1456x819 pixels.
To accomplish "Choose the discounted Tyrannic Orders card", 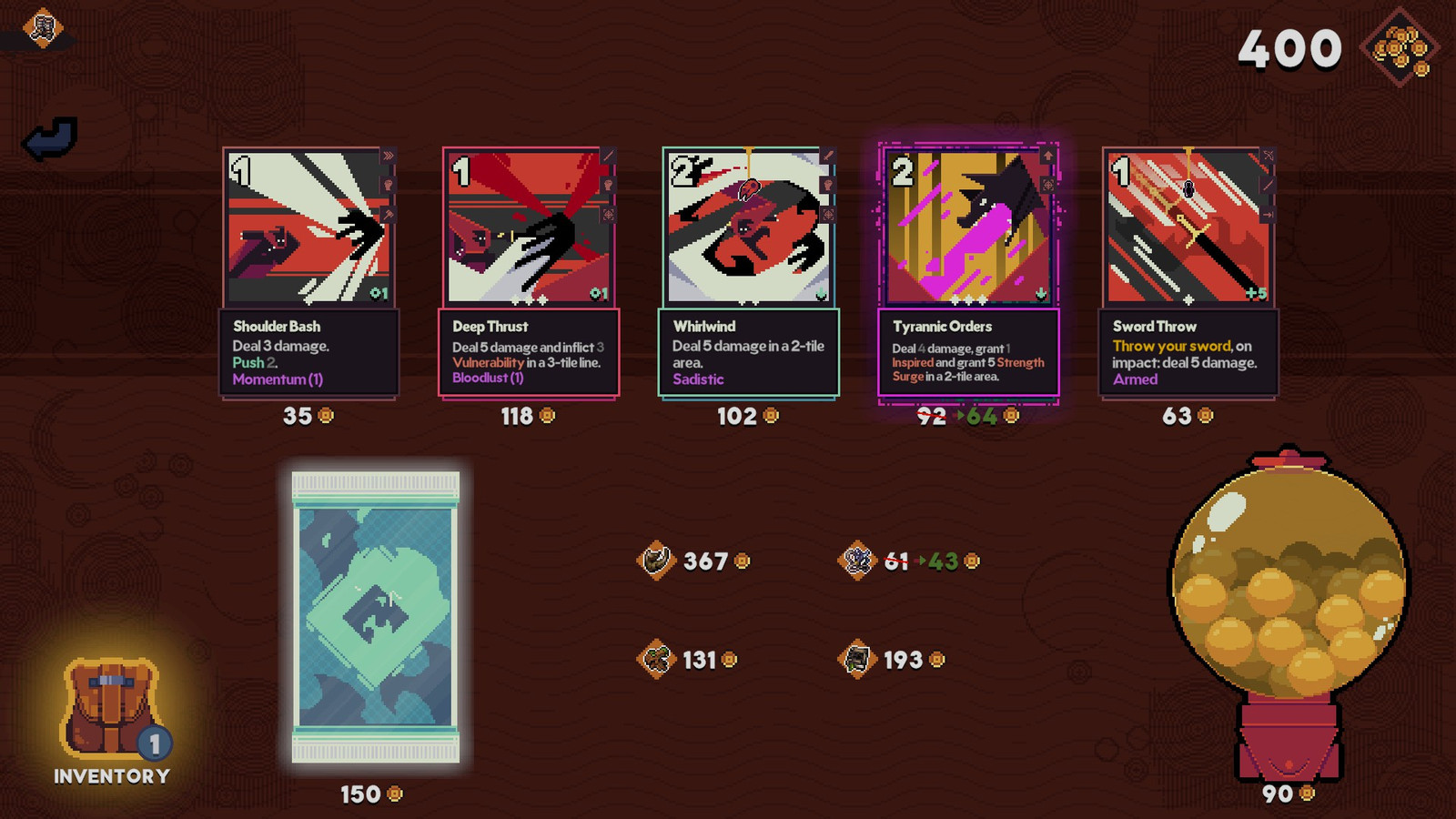I will click(x=968, y=273).
